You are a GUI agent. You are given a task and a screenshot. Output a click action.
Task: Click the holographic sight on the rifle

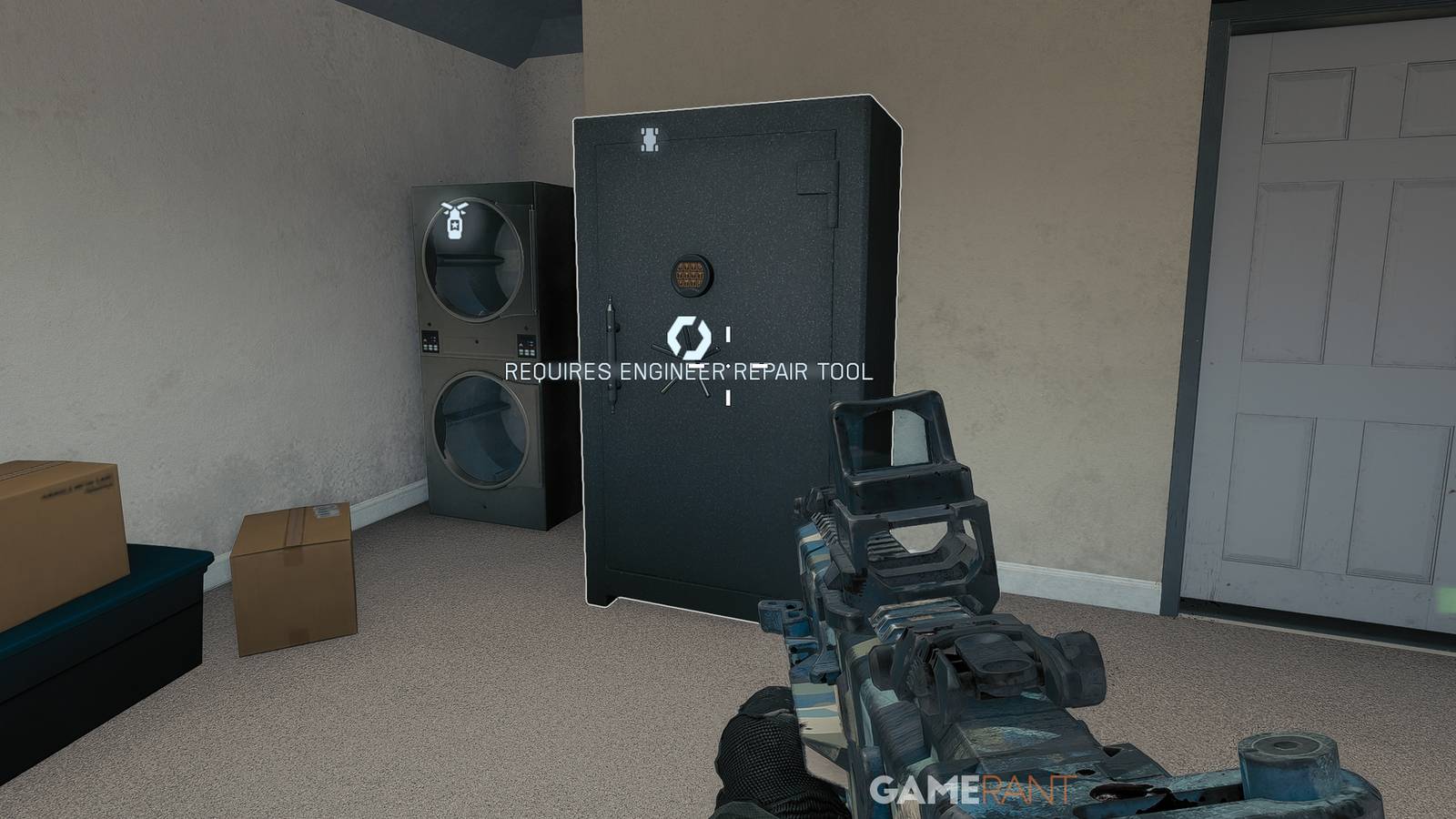[896, 446]
